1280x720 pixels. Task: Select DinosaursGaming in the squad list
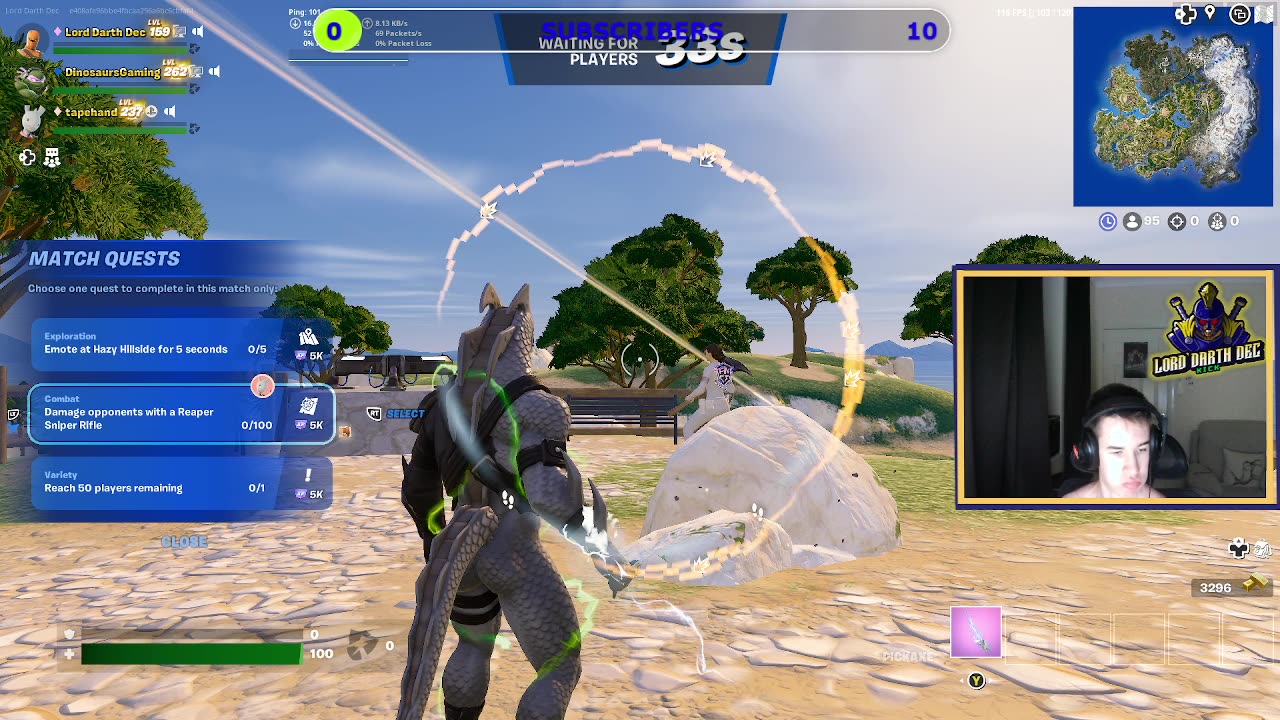pos(112,72)
